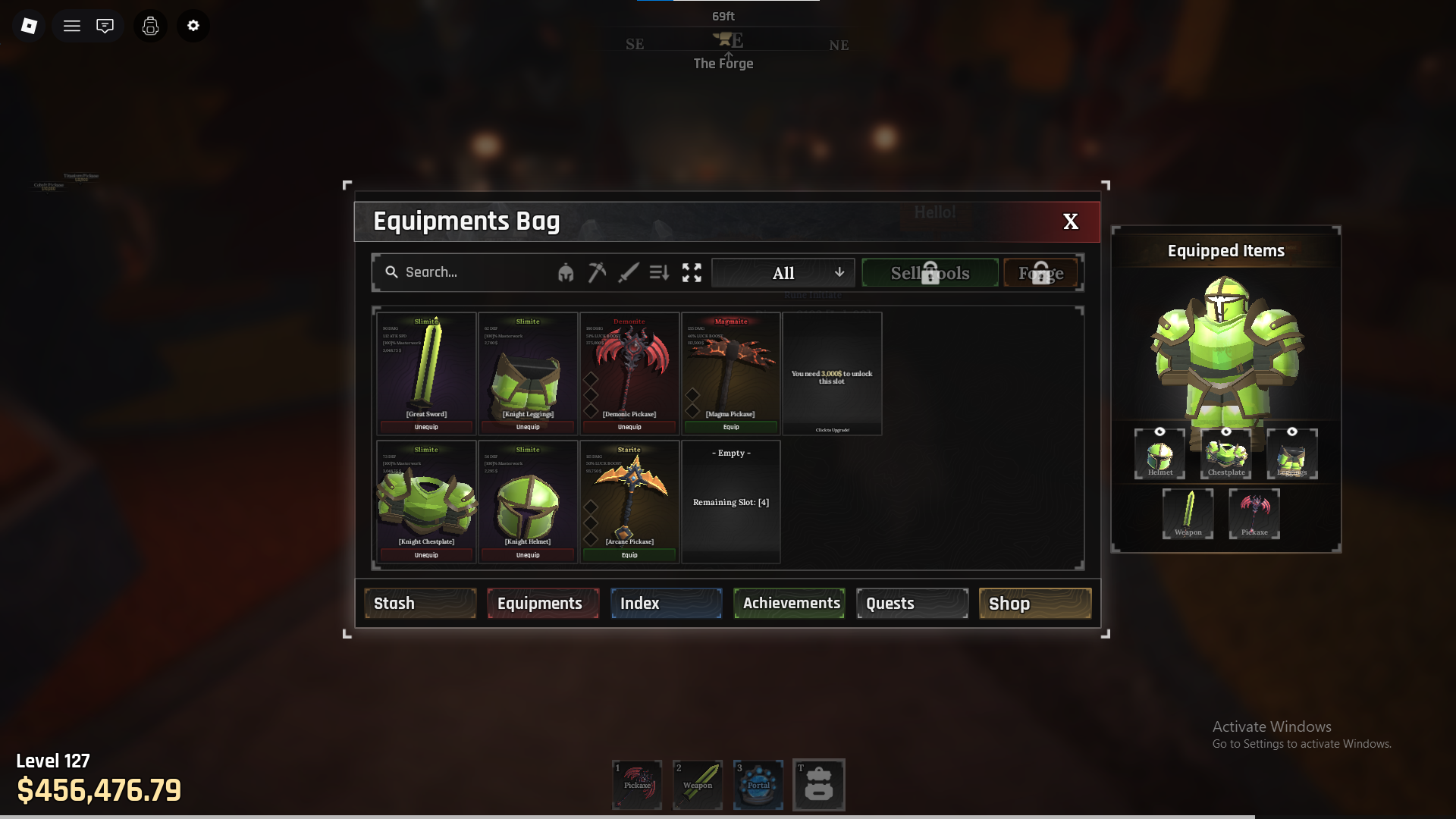The height and width of the screenshot is (819, 1456).
Task: Switch to the Stash tab
Action: [420, 604]
